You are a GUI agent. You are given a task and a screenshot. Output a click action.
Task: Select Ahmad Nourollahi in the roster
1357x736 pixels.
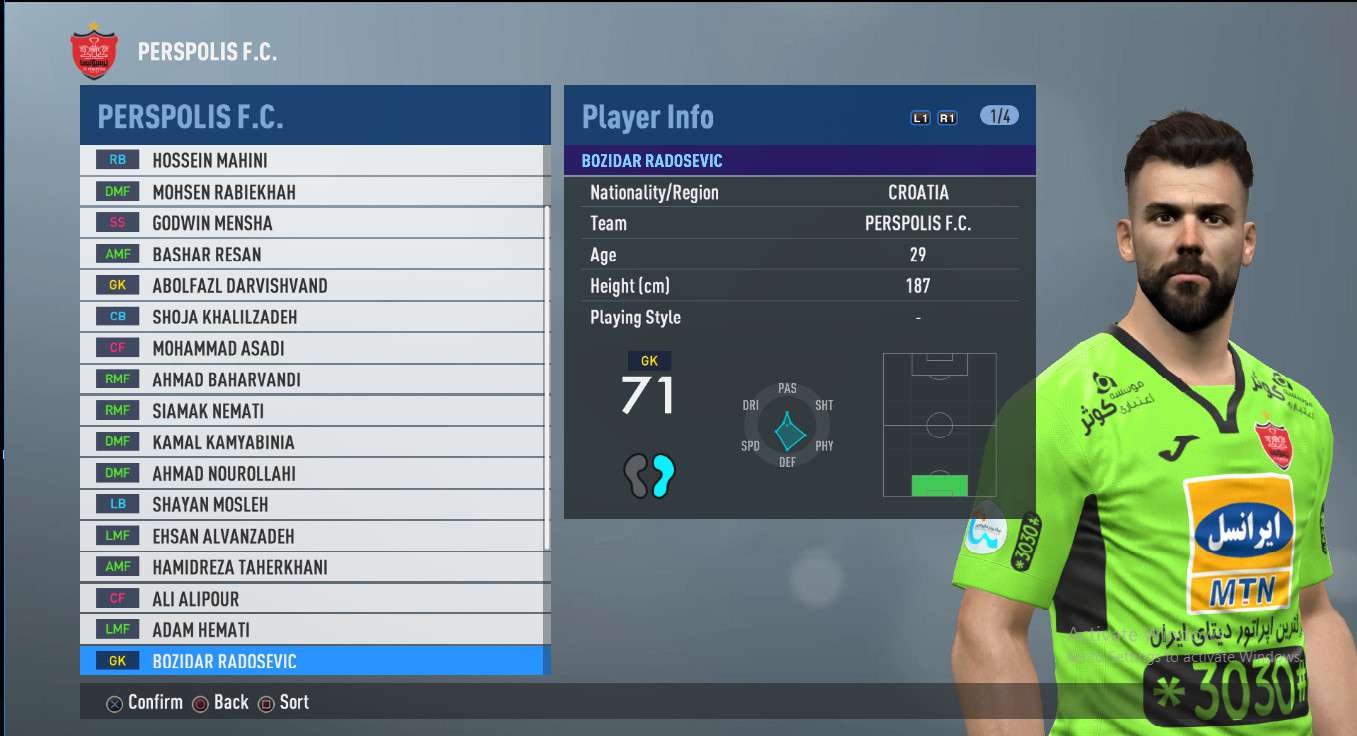click(x=312, y=473)
